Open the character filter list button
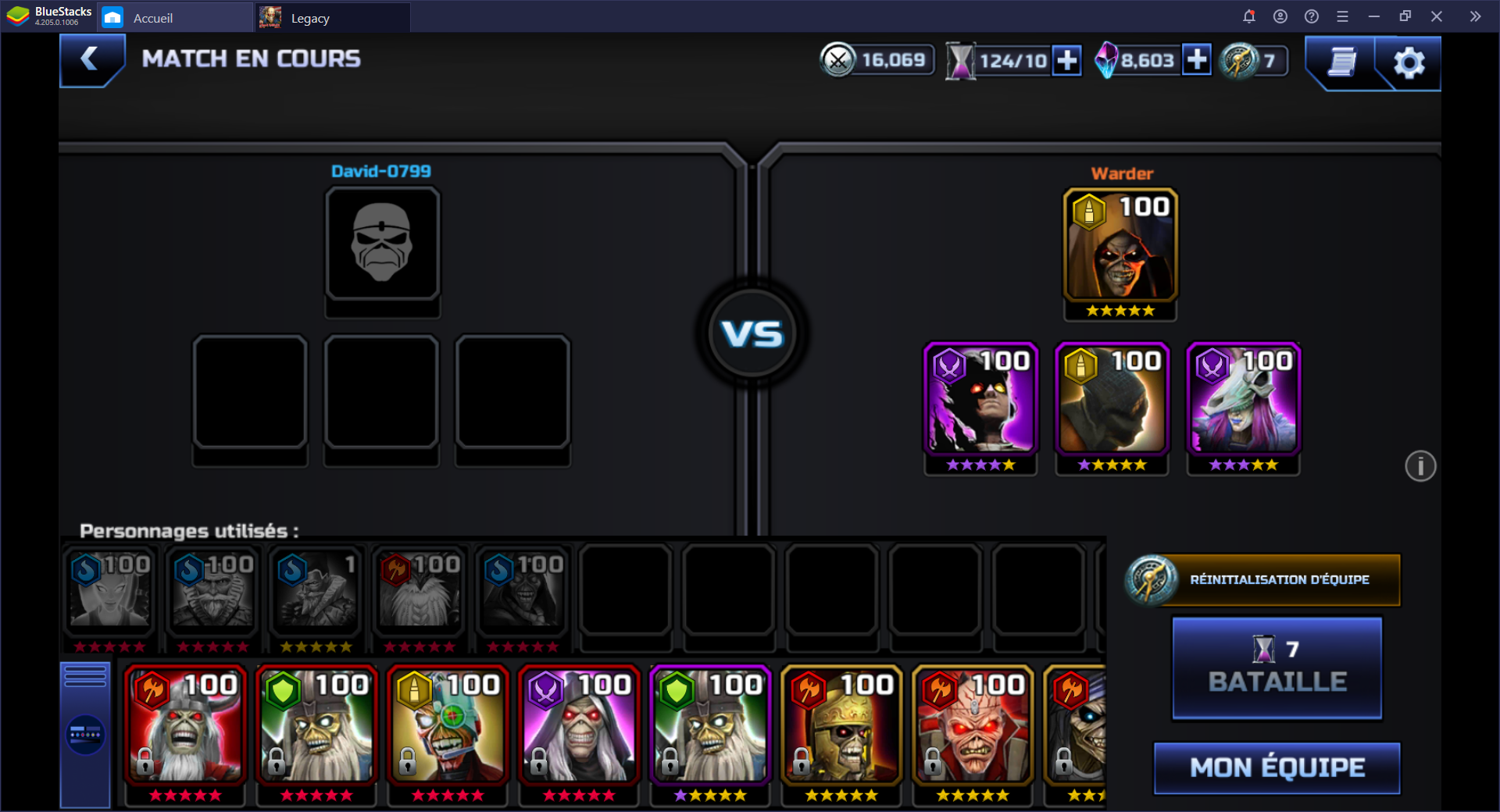This screenshot has width=1500, height=812. coord(85,735)
